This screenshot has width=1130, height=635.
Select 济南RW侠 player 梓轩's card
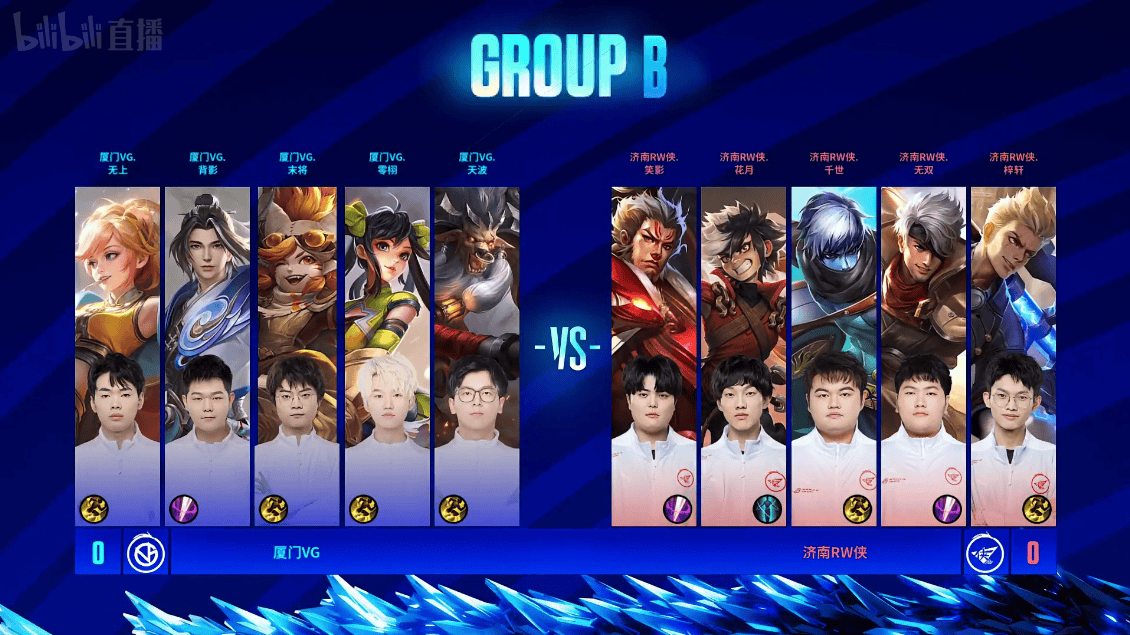(1013, 355)
